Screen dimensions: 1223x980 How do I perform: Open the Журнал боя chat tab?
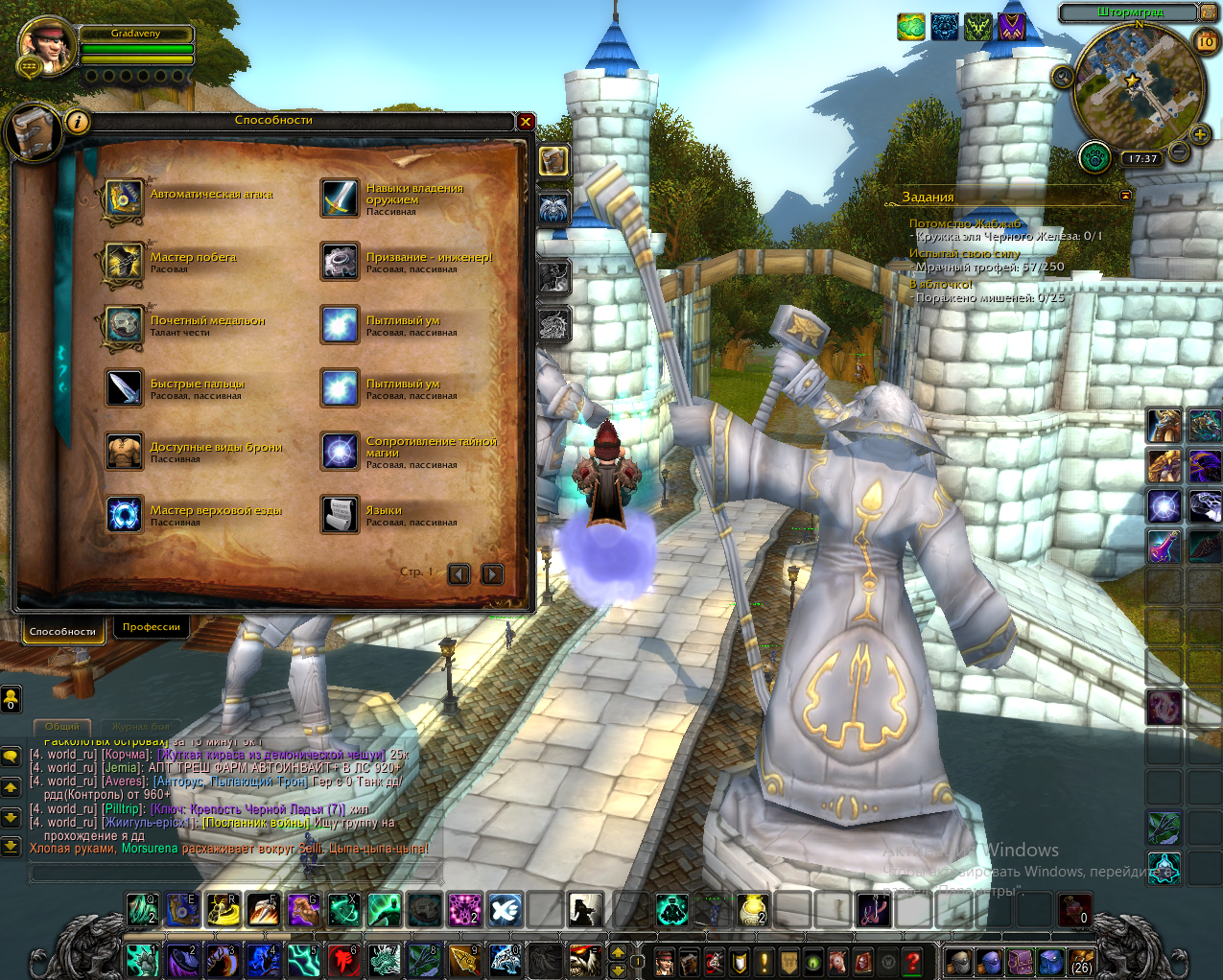point(140,727)
